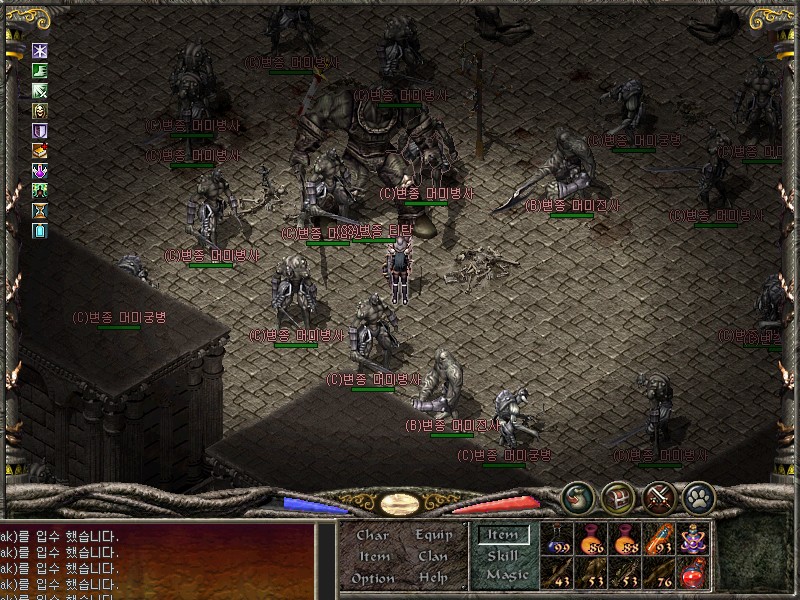Switch to the Skill quick-slot tab
This screenshot has height=600, width=800.
point(503,556)
